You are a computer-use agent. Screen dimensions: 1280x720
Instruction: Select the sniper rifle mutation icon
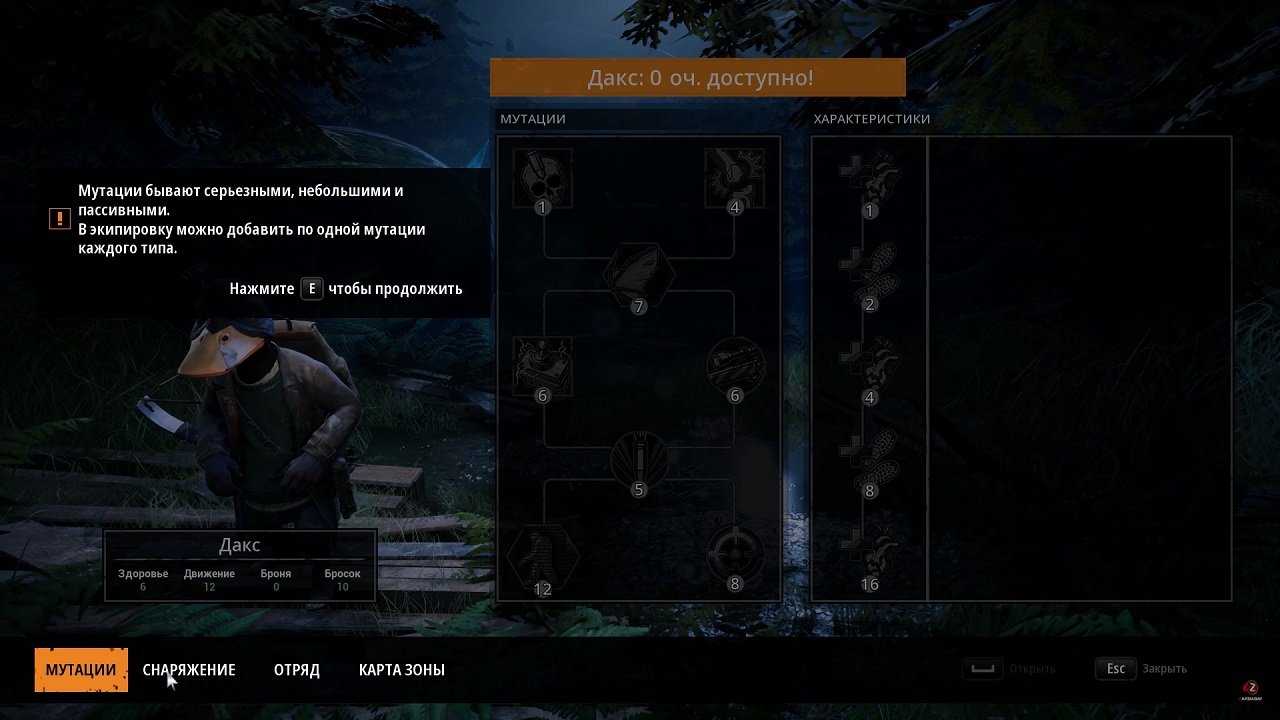coord(735,367)
